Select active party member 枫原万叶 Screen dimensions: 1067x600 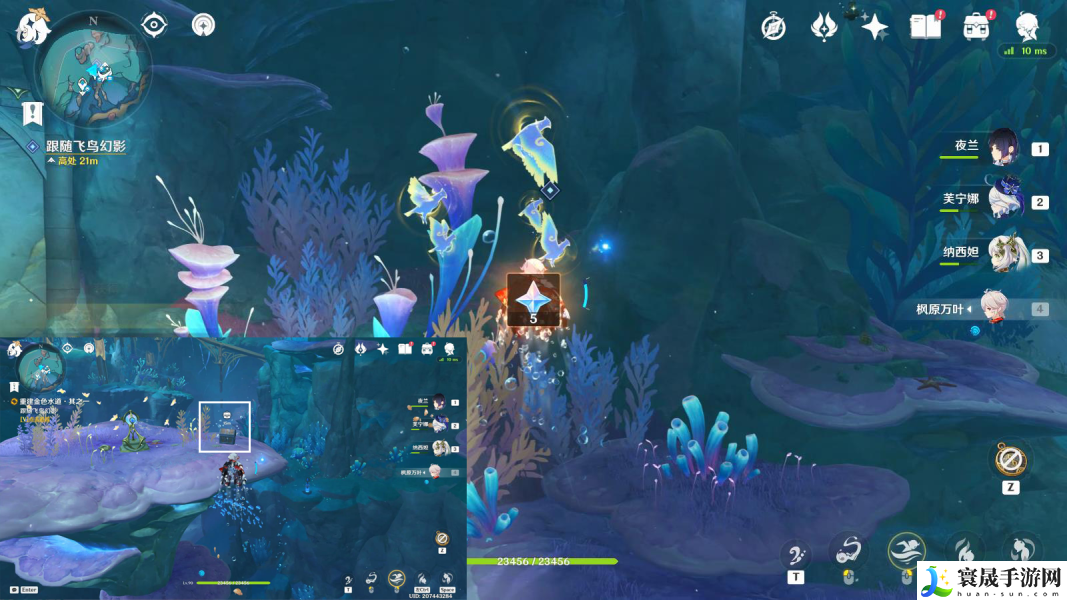[1003, 308]
